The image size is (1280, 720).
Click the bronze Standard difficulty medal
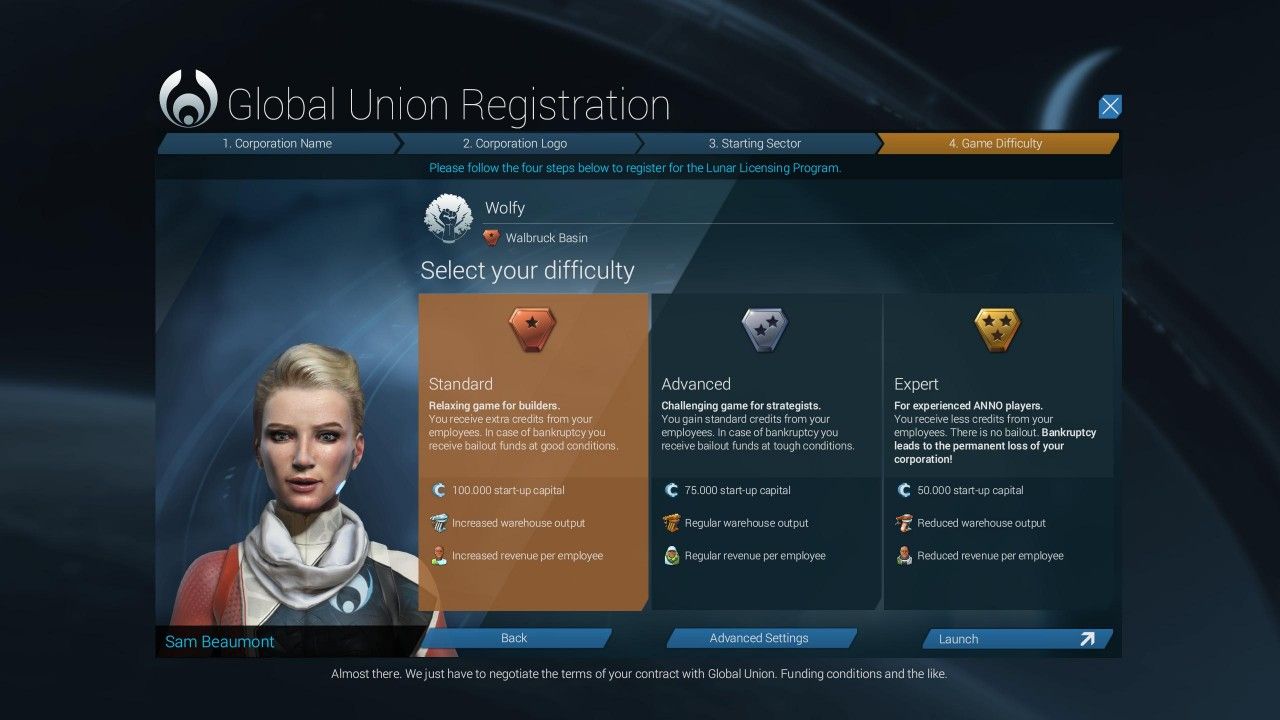click(532, 330)
